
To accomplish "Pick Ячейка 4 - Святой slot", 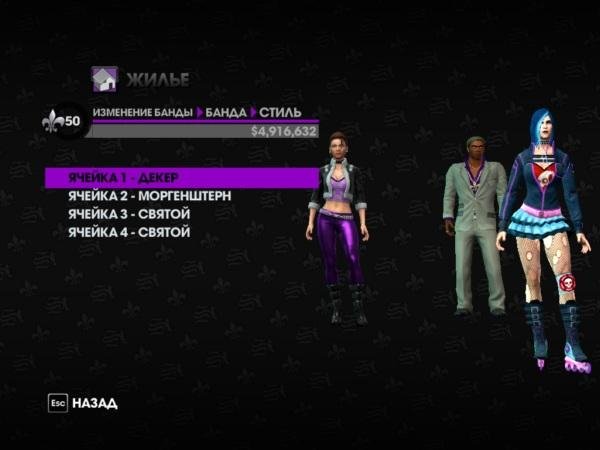I will tap(129, 232).
